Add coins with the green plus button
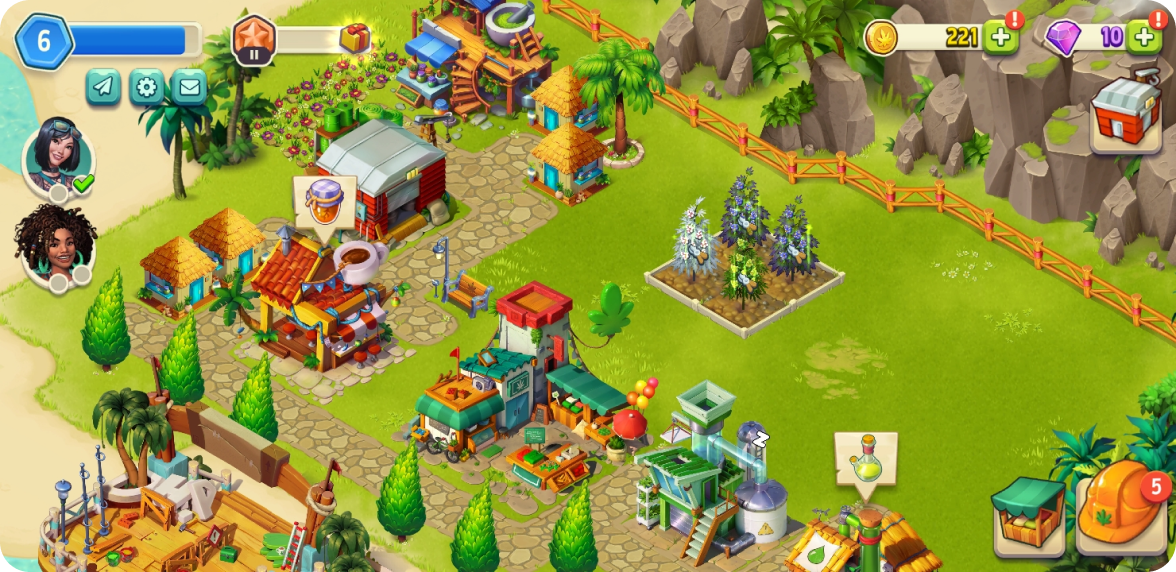 coord(999,37)
